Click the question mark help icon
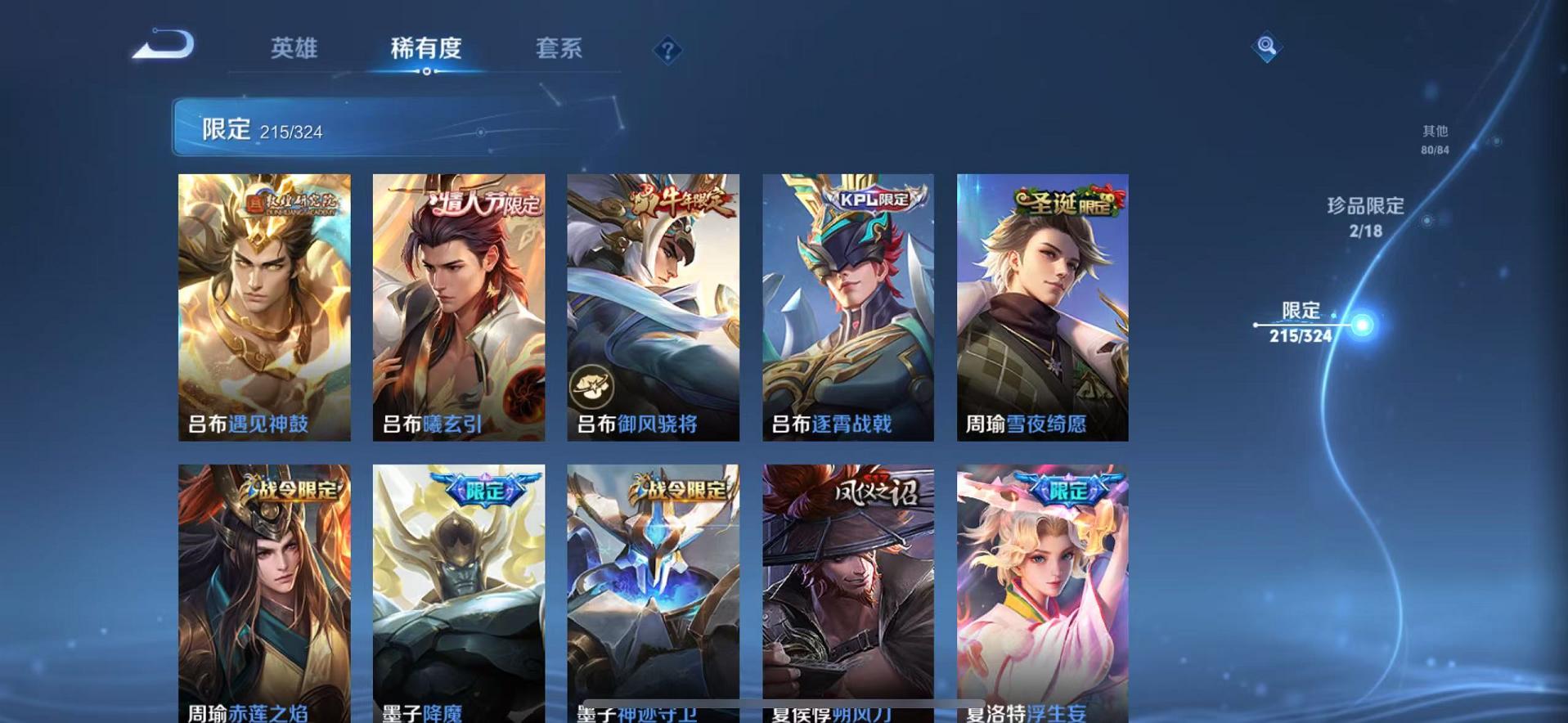The height and width of the screenshot is (723, 1568). [670, 51]
